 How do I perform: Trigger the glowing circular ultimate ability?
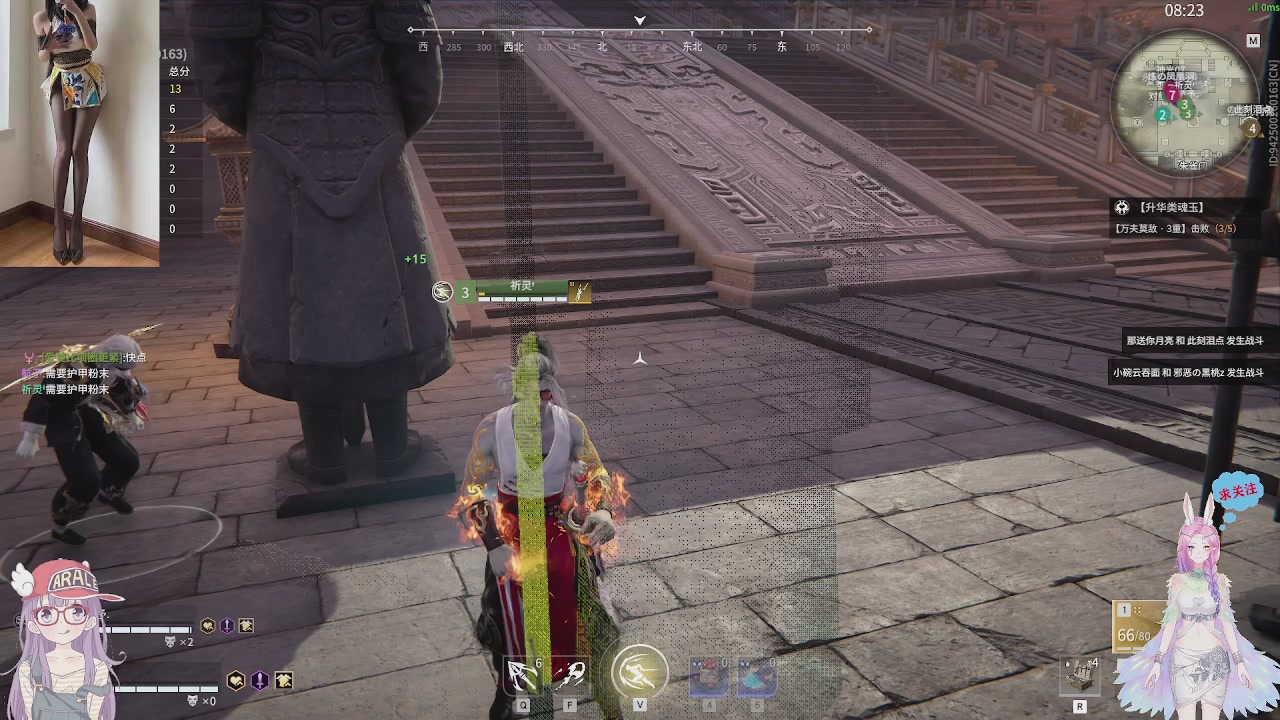[640, 672]
